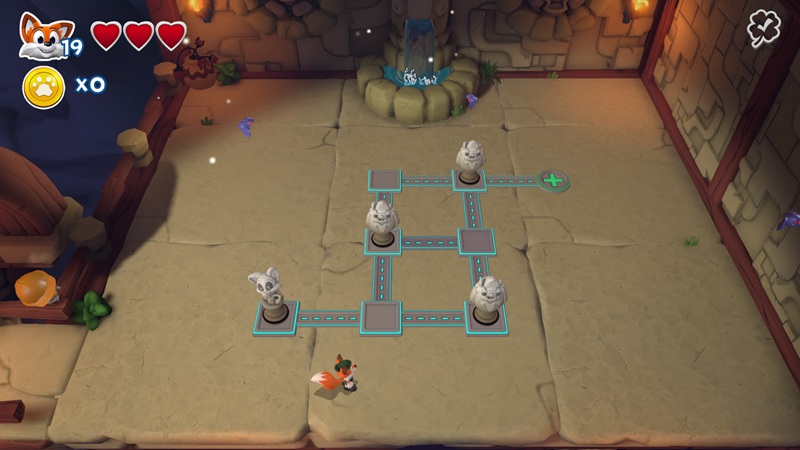This screenshot has height=450, width=800.
Task: Select the gold paw coin icon
Action: pyautogui.click(x=43, y=87)
